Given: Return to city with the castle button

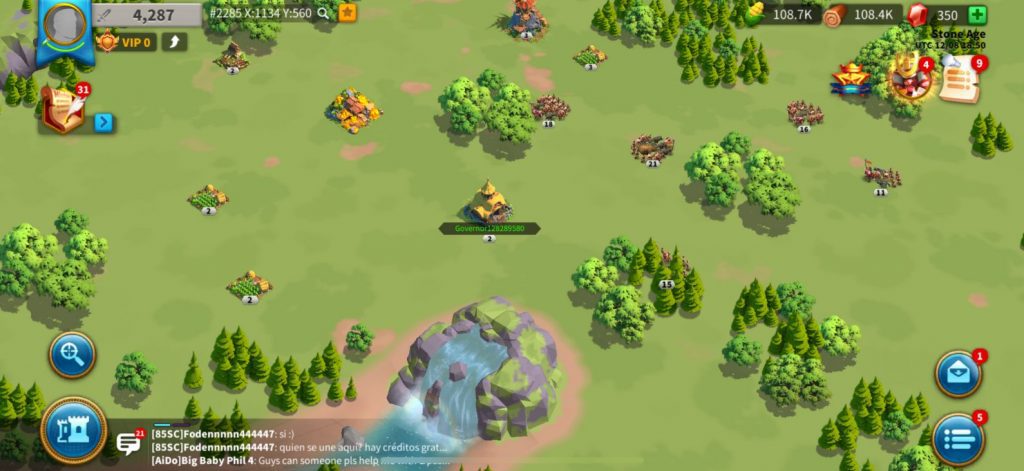Looking at the screenshot, I should 73,430.
